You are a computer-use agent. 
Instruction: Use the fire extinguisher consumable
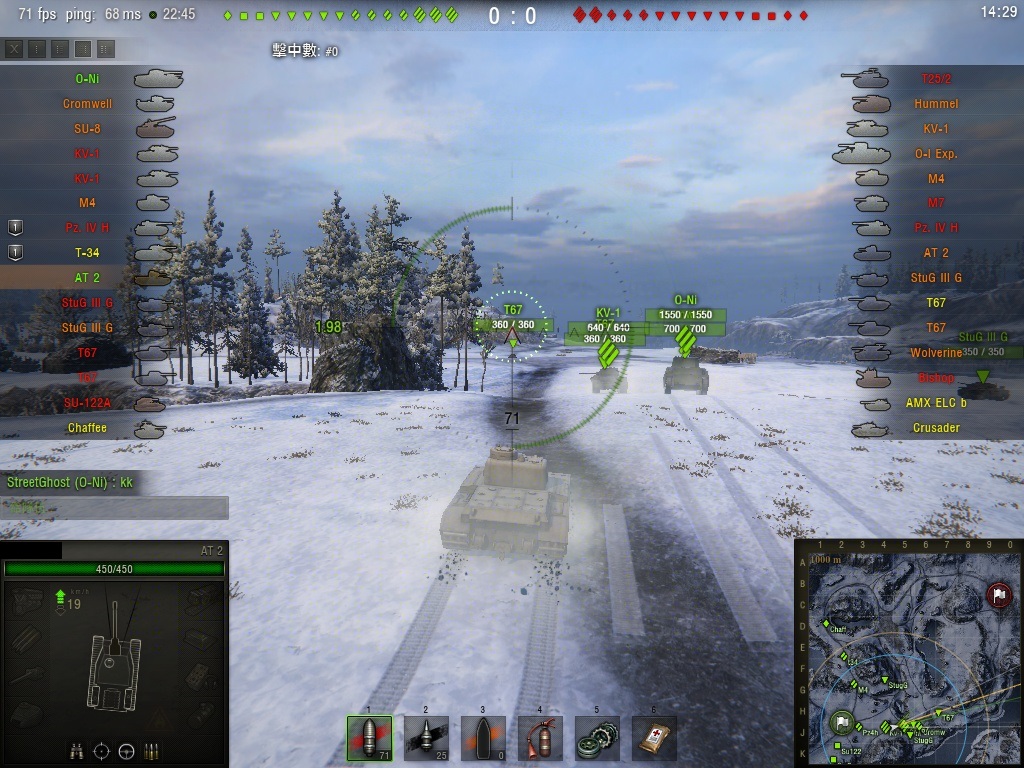coord(540,738)
